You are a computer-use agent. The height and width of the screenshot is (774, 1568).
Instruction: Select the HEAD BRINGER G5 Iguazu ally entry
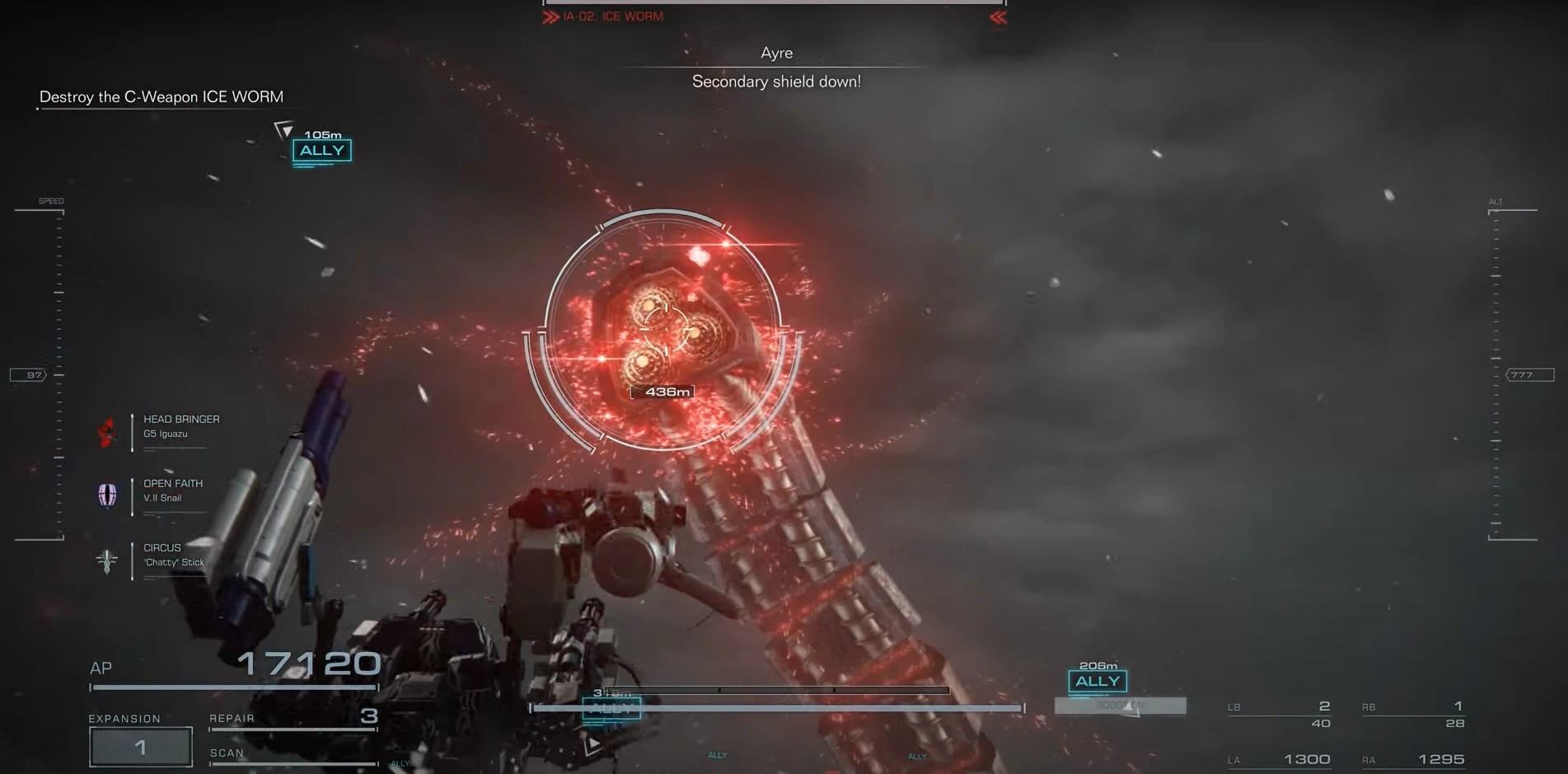pos(181,426)
